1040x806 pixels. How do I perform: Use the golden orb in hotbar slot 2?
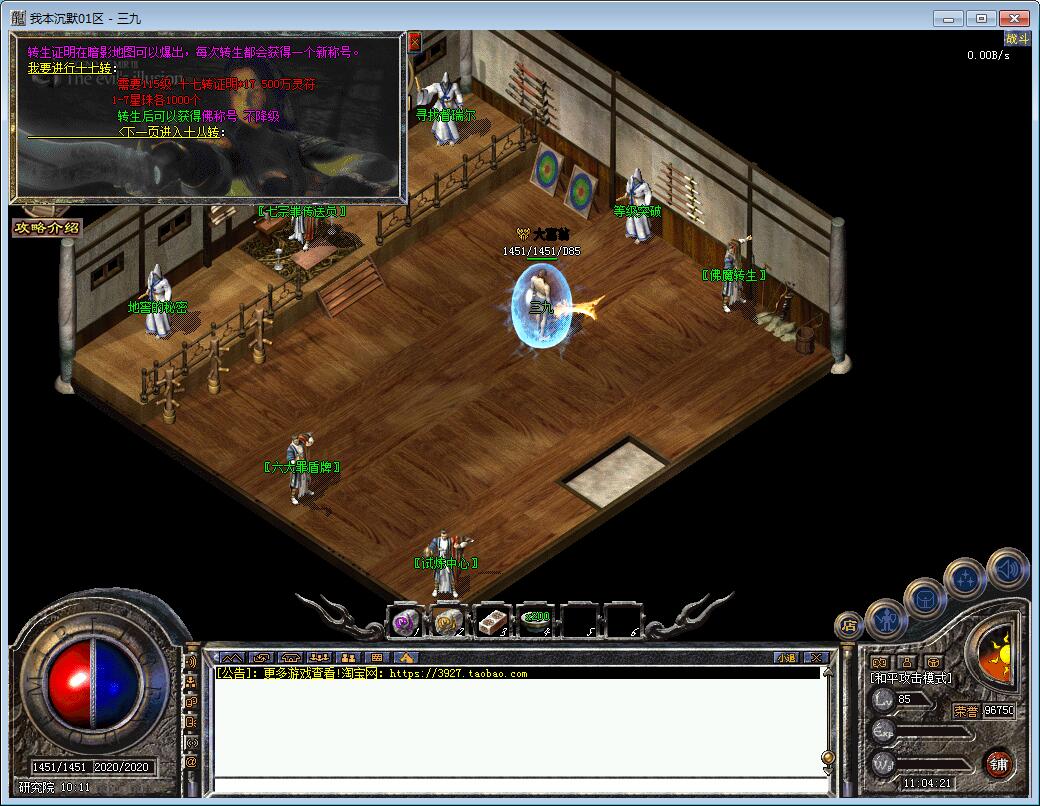pyautogui.click(x=448, y=621)
